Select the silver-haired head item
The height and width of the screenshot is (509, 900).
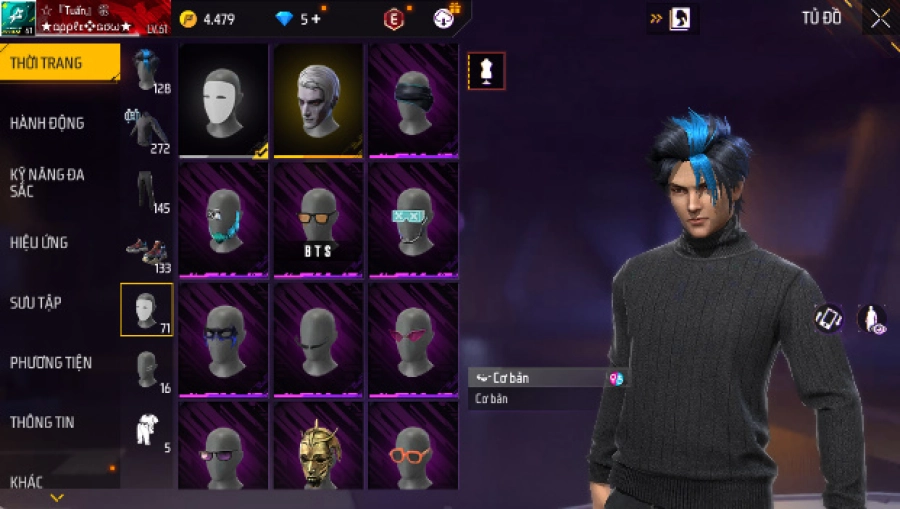pos(318,100)
